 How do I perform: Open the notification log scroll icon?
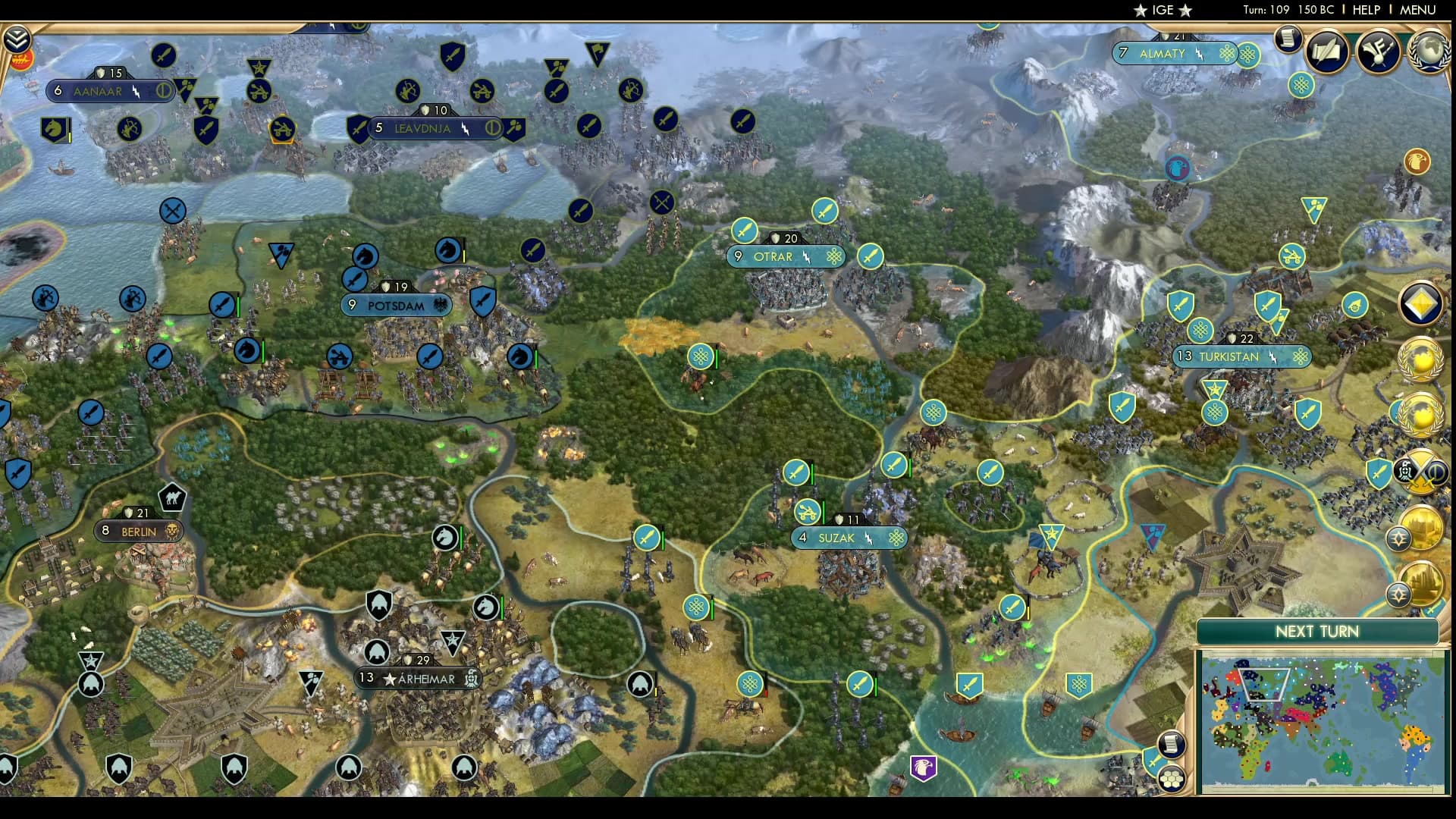(x=1287, y=38)
